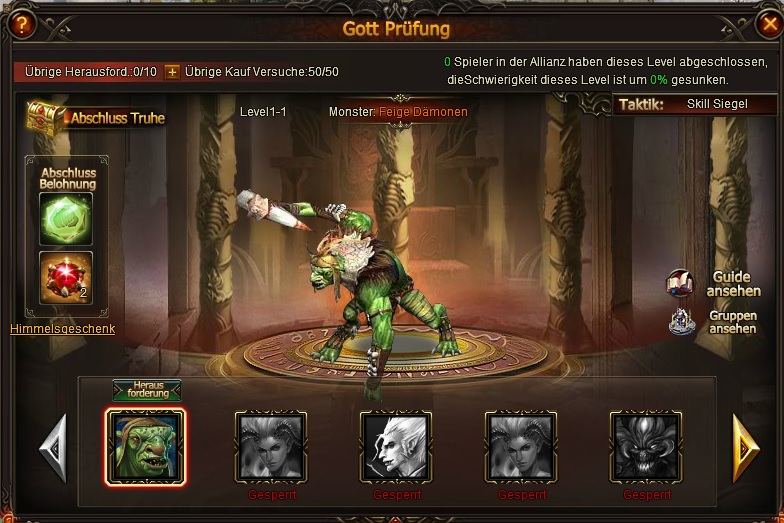
Task: Open the Abschluss Truhe chest
Action: [x=96, y=117]
